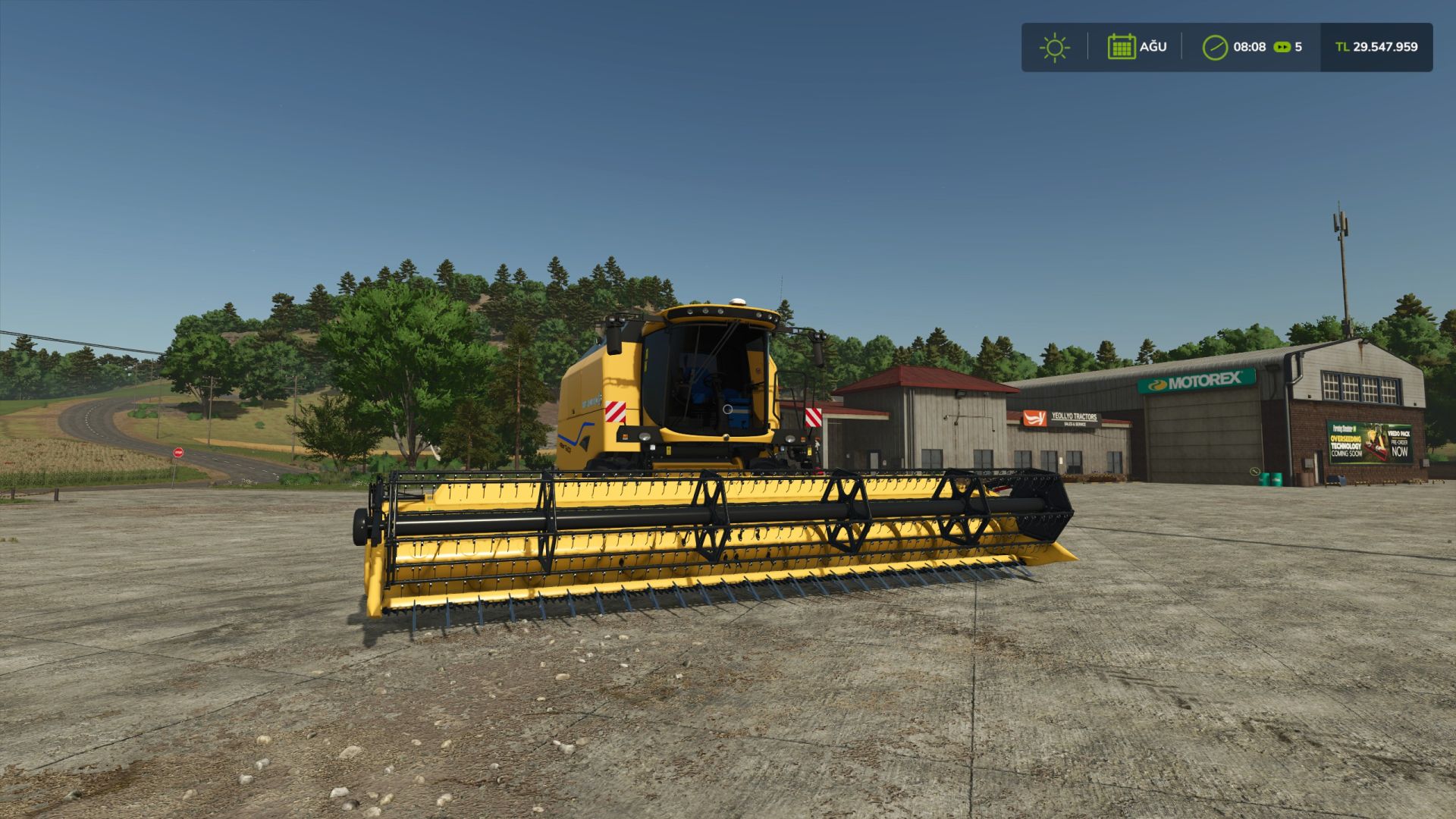
Task: Click the orange Yeollyo Tractors logo
Action: coord(1034,418)
